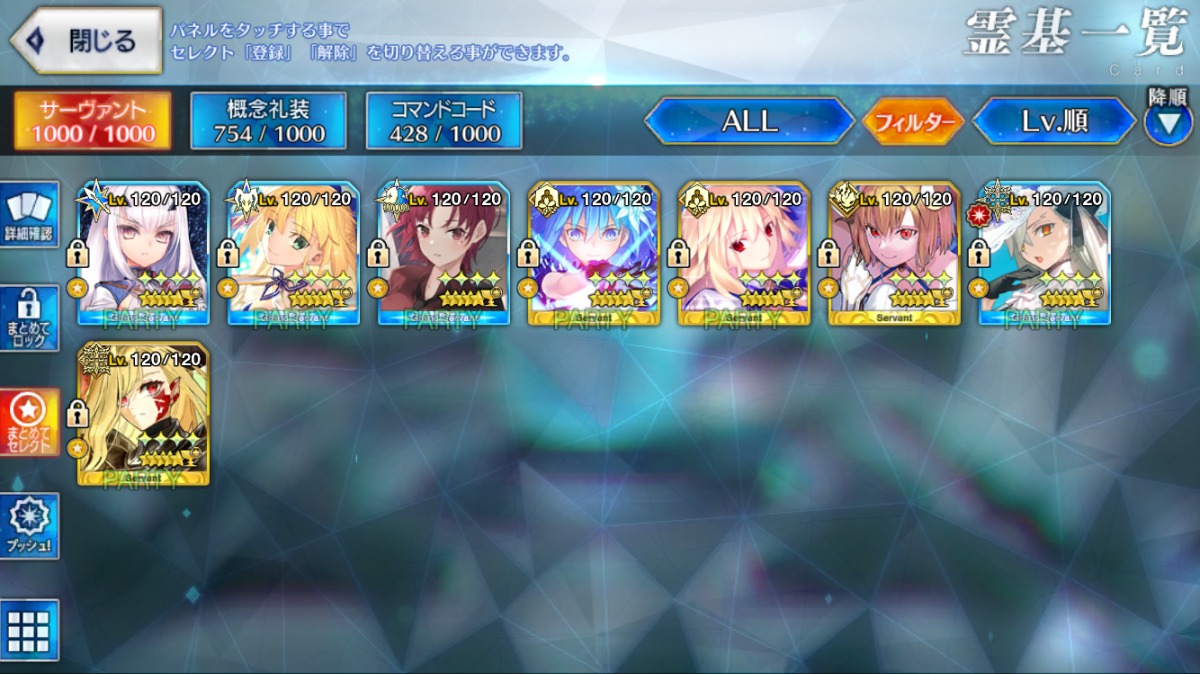Switch to the サーヴァント tab

[92, 121]
